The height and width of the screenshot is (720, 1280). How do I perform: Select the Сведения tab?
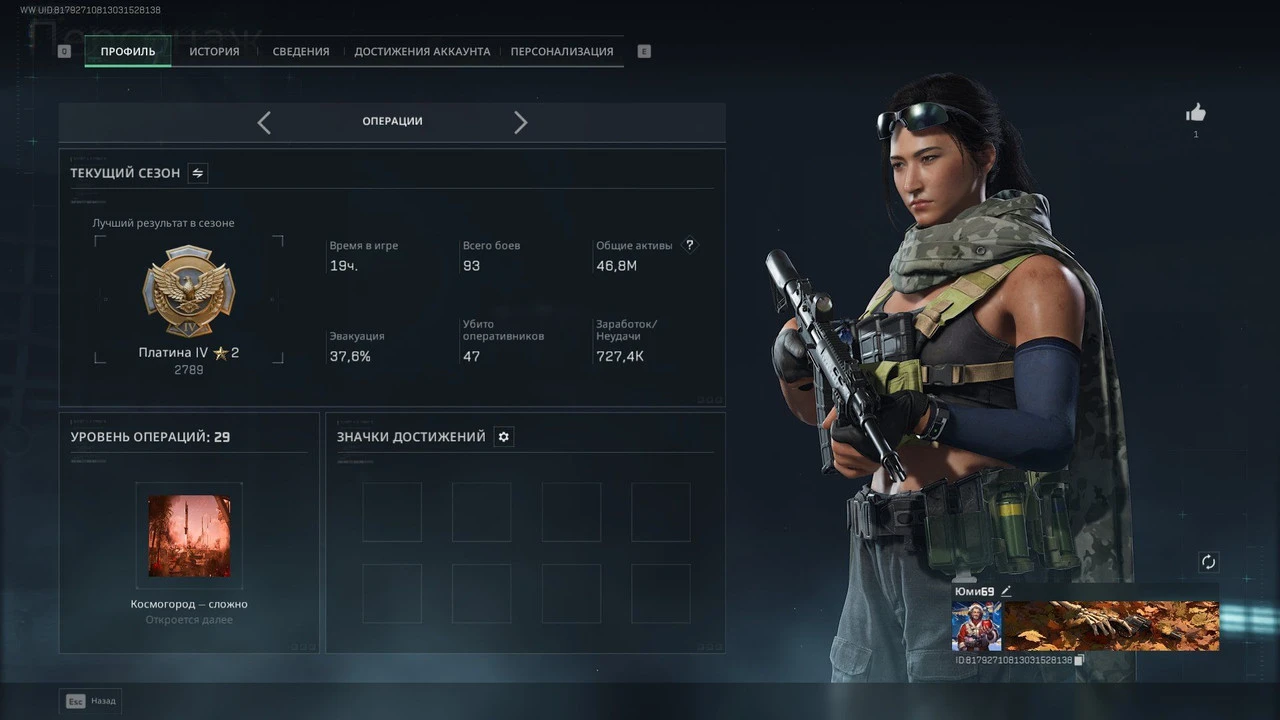coord(301,52)
